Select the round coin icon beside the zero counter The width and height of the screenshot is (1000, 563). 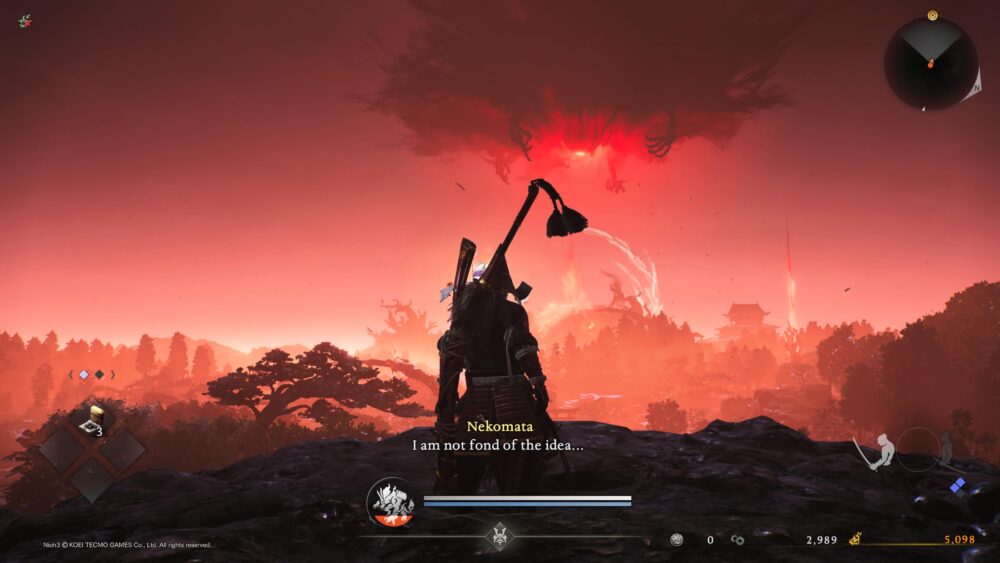(x=677, y=540)
